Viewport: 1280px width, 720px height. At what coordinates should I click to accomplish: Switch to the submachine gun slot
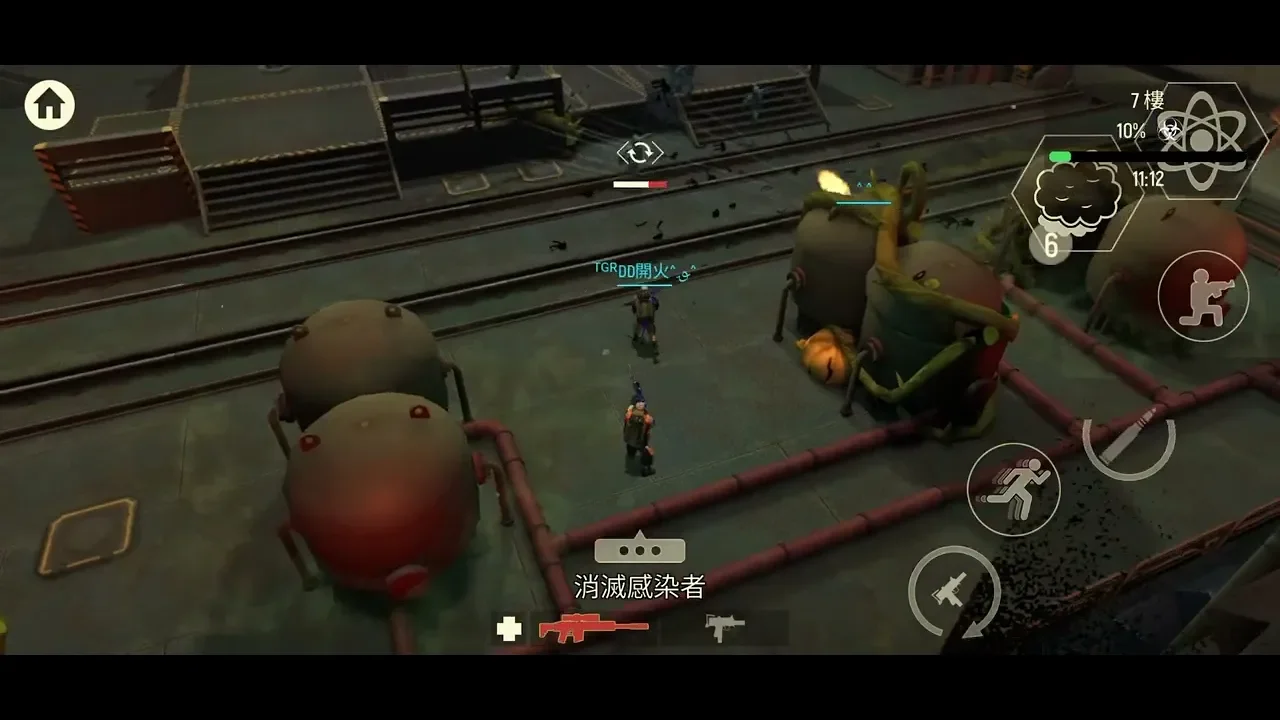coord(725,627)
